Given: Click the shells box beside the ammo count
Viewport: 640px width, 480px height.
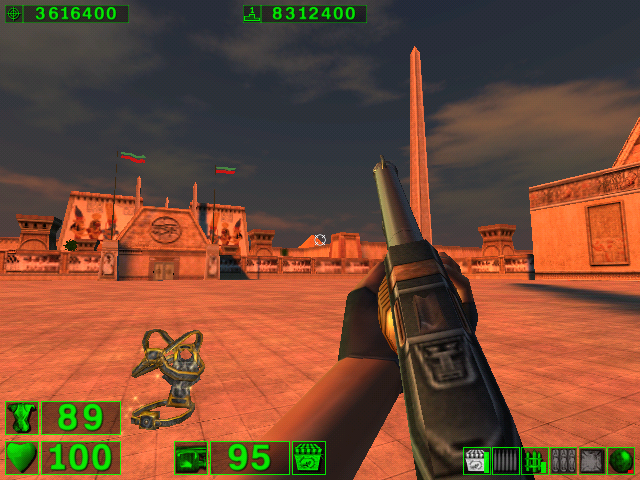Looking at the screenshot, I should (x=309, y=458).
